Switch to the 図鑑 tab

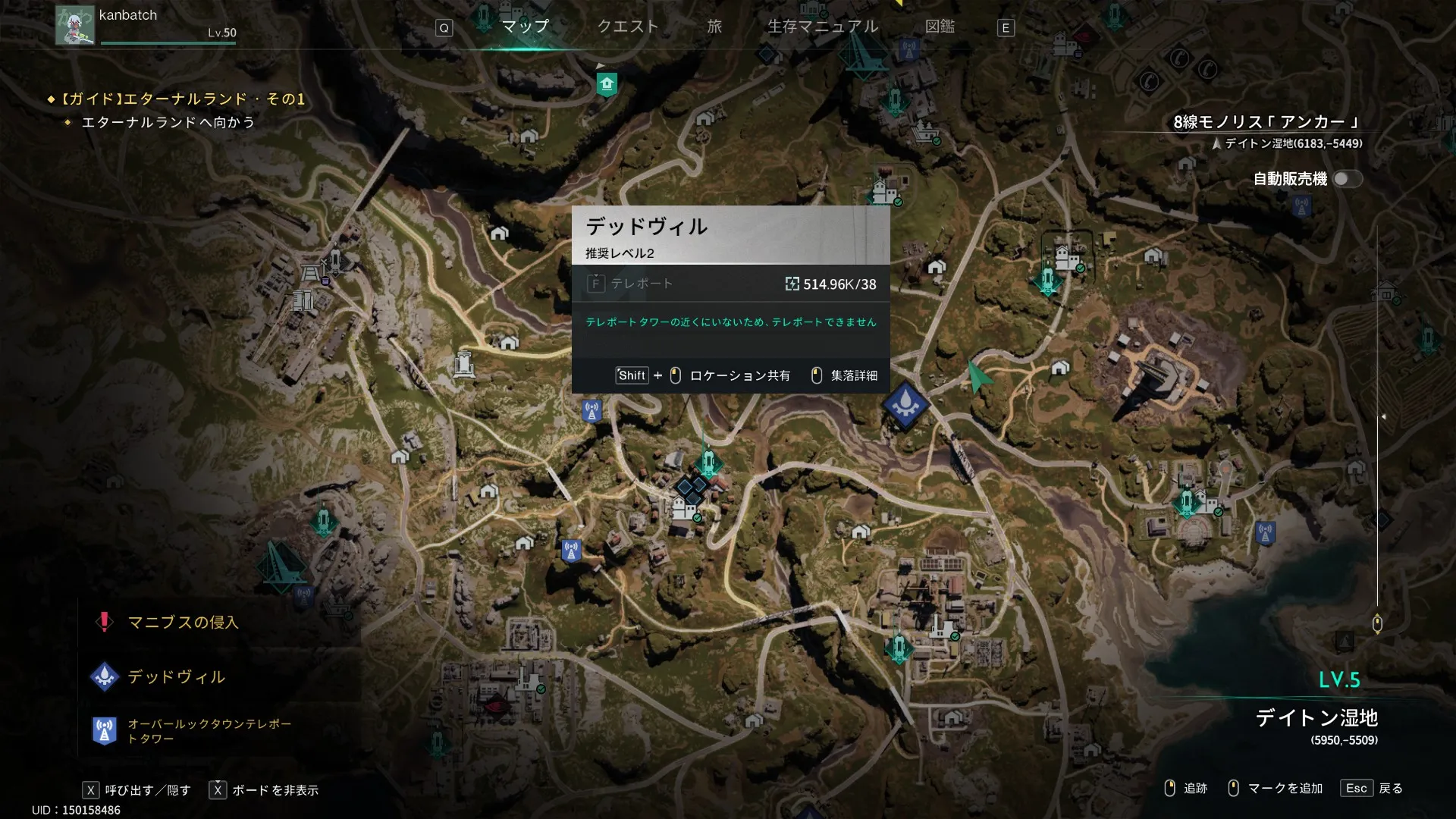[x=940, y=27]
